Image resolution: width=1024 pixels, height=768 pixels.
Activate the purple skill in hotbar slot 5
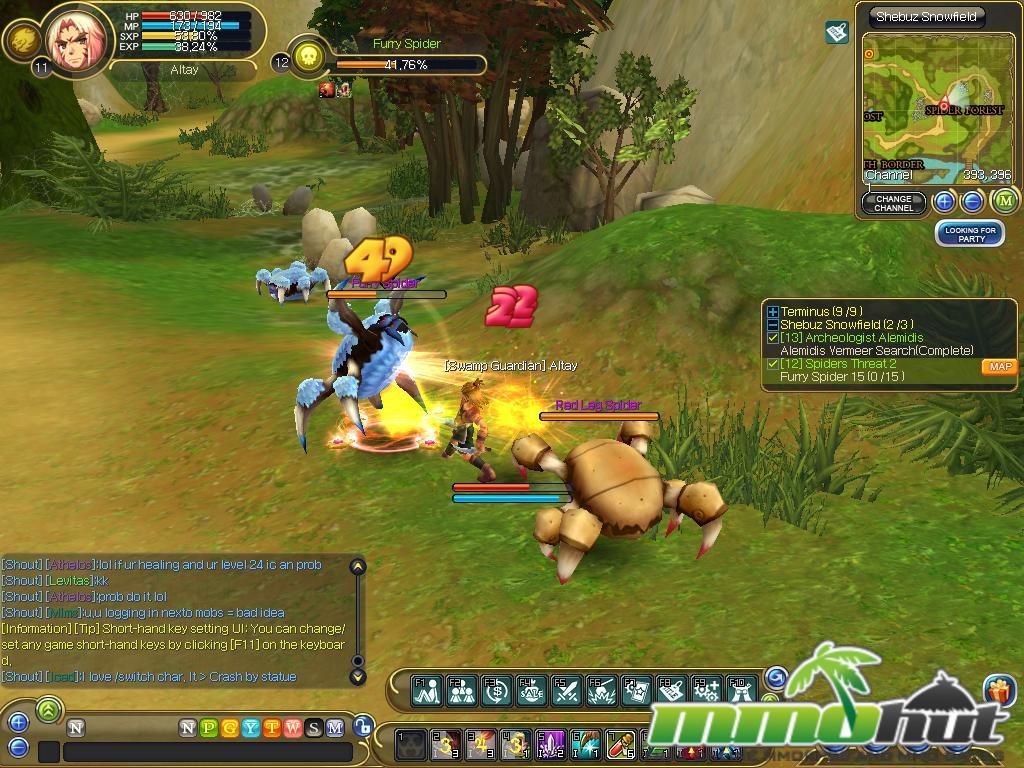[x=551, y=744]
